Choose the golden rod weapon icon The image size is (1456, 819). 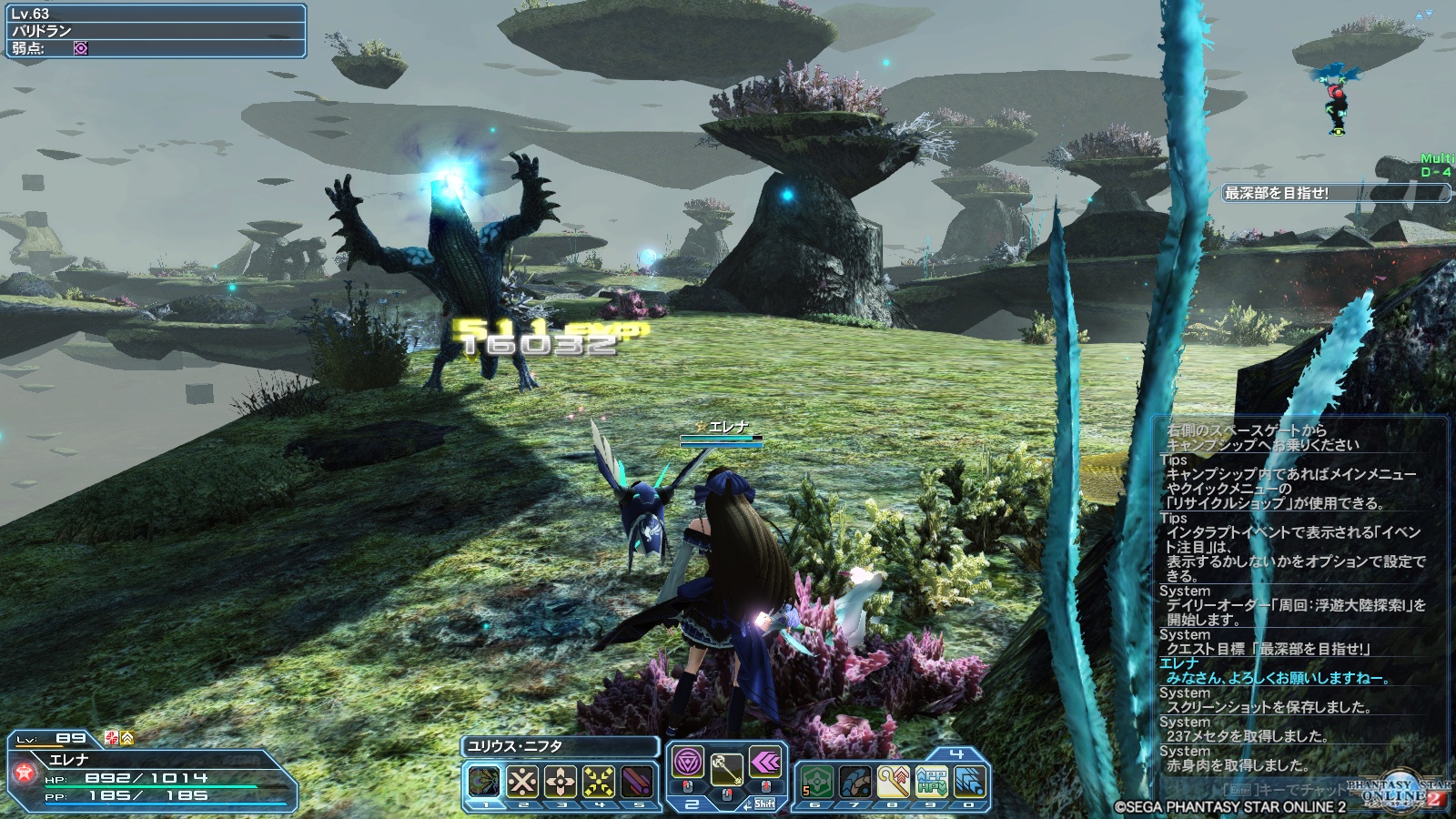tap(725, 771)
